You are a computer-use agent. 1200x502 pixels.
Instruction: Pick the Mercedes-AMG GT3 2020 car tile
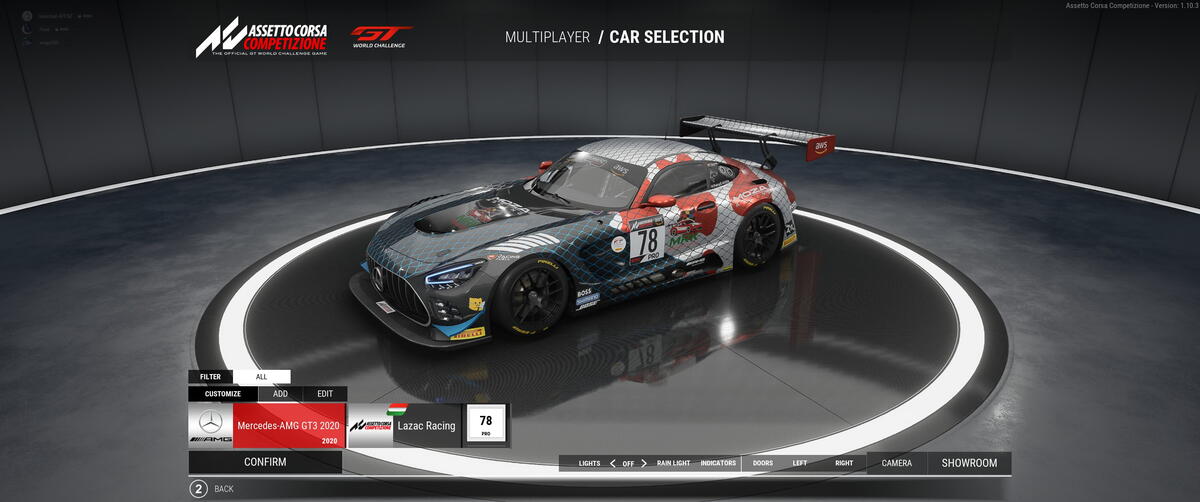coord(266,425)
